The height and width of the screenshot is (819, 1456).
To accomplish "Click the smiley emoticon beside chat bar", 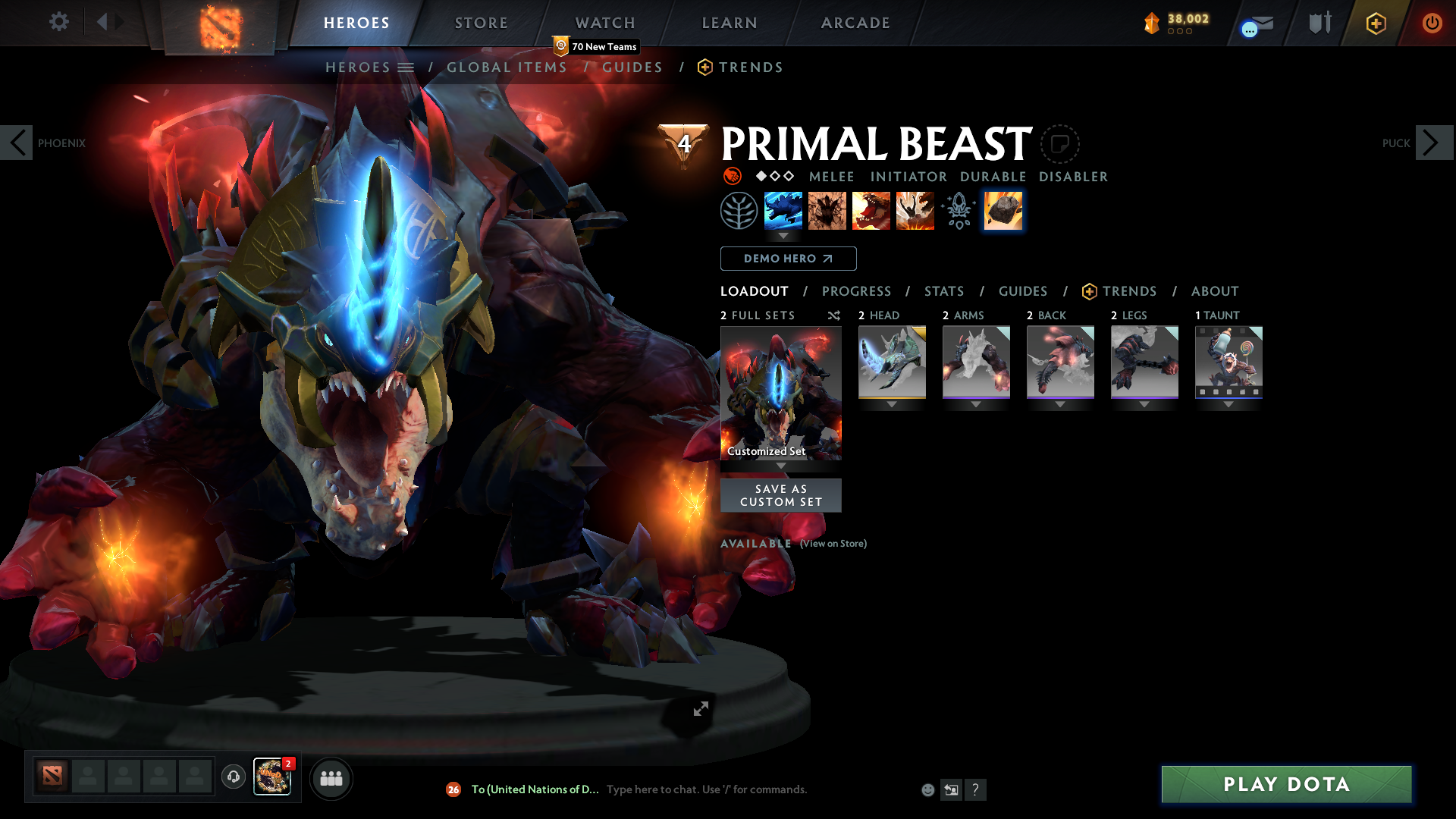I will click(x=927, y=789).
